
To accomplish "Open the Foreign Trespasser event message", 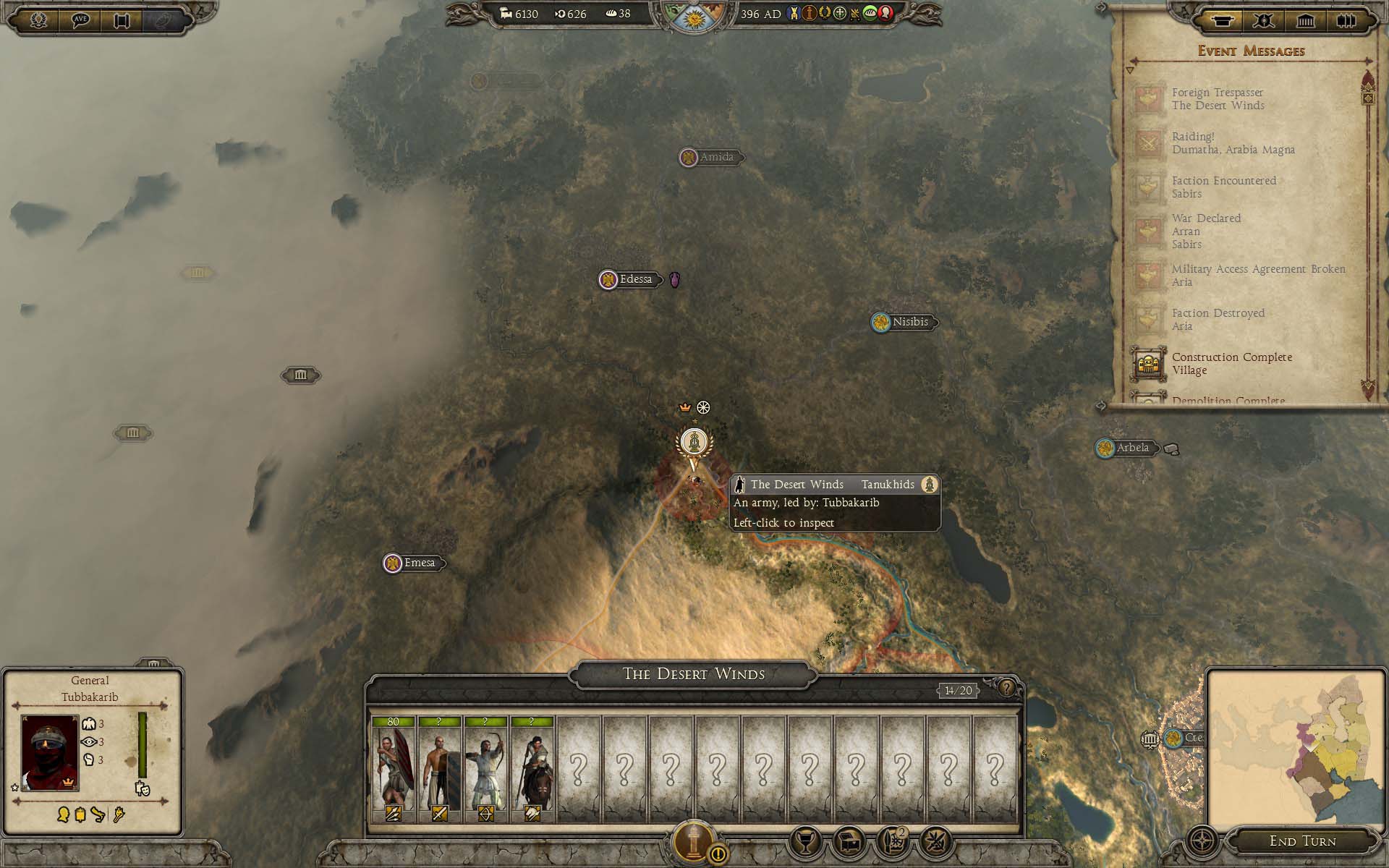I will 1218,99.
